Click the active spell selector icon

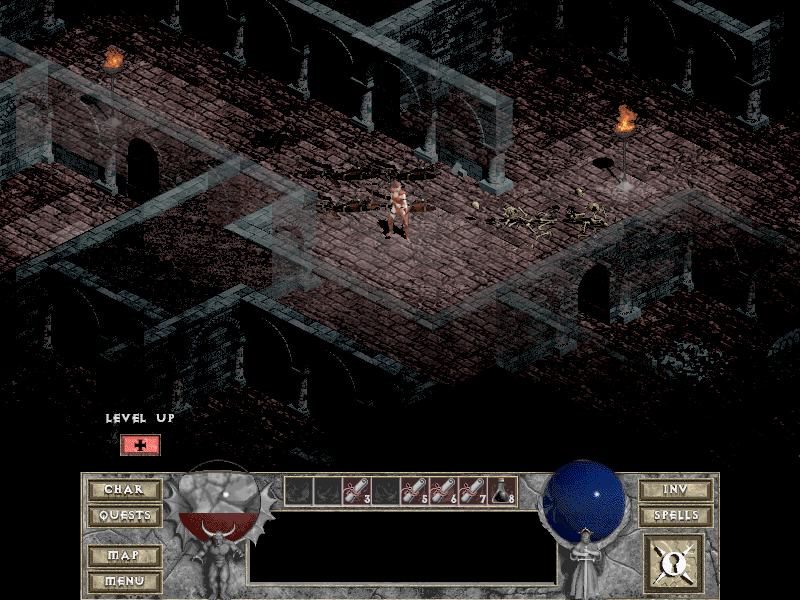pos(674,563)
